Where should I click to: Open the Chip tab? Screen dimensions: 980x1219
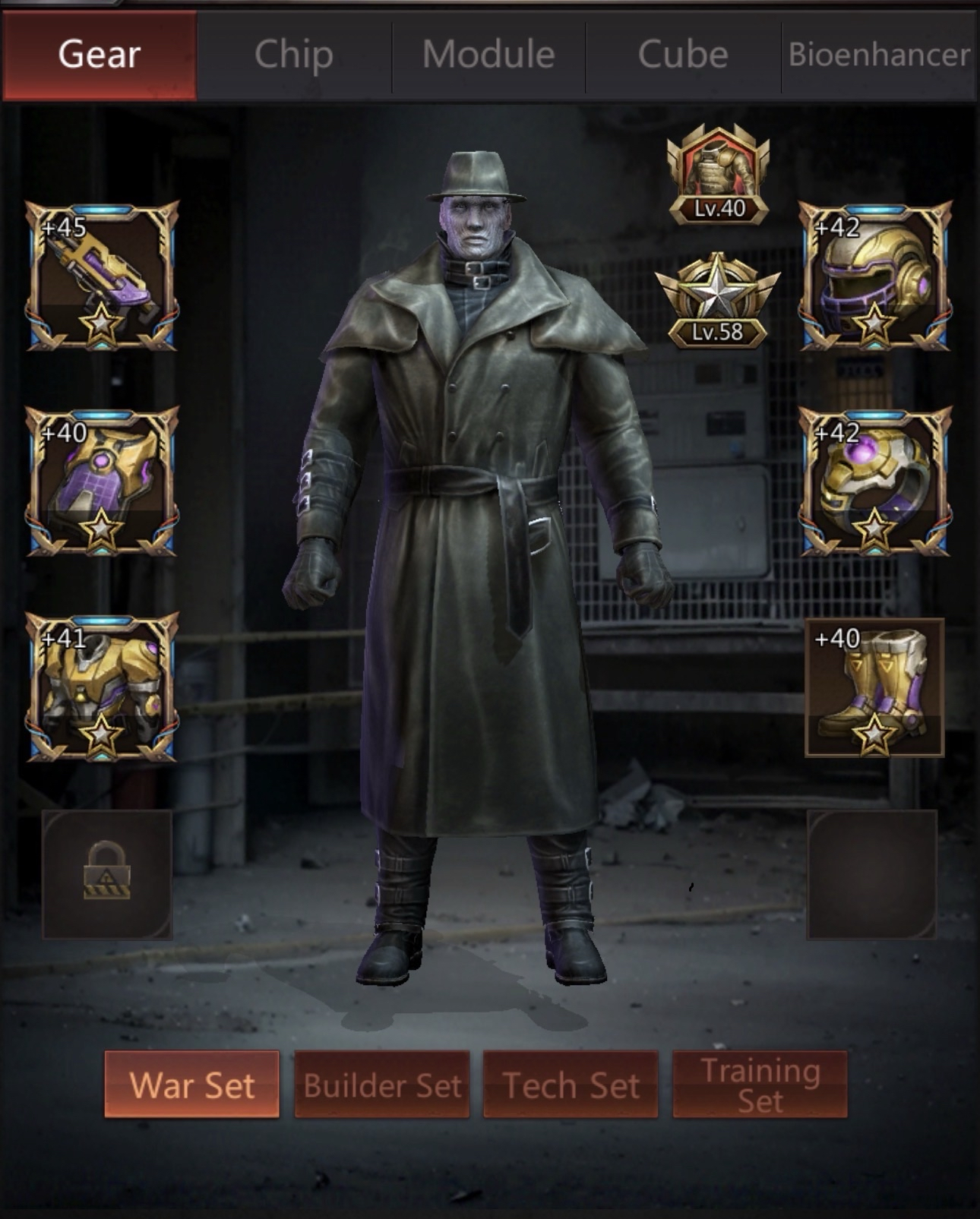coord(294,55)
